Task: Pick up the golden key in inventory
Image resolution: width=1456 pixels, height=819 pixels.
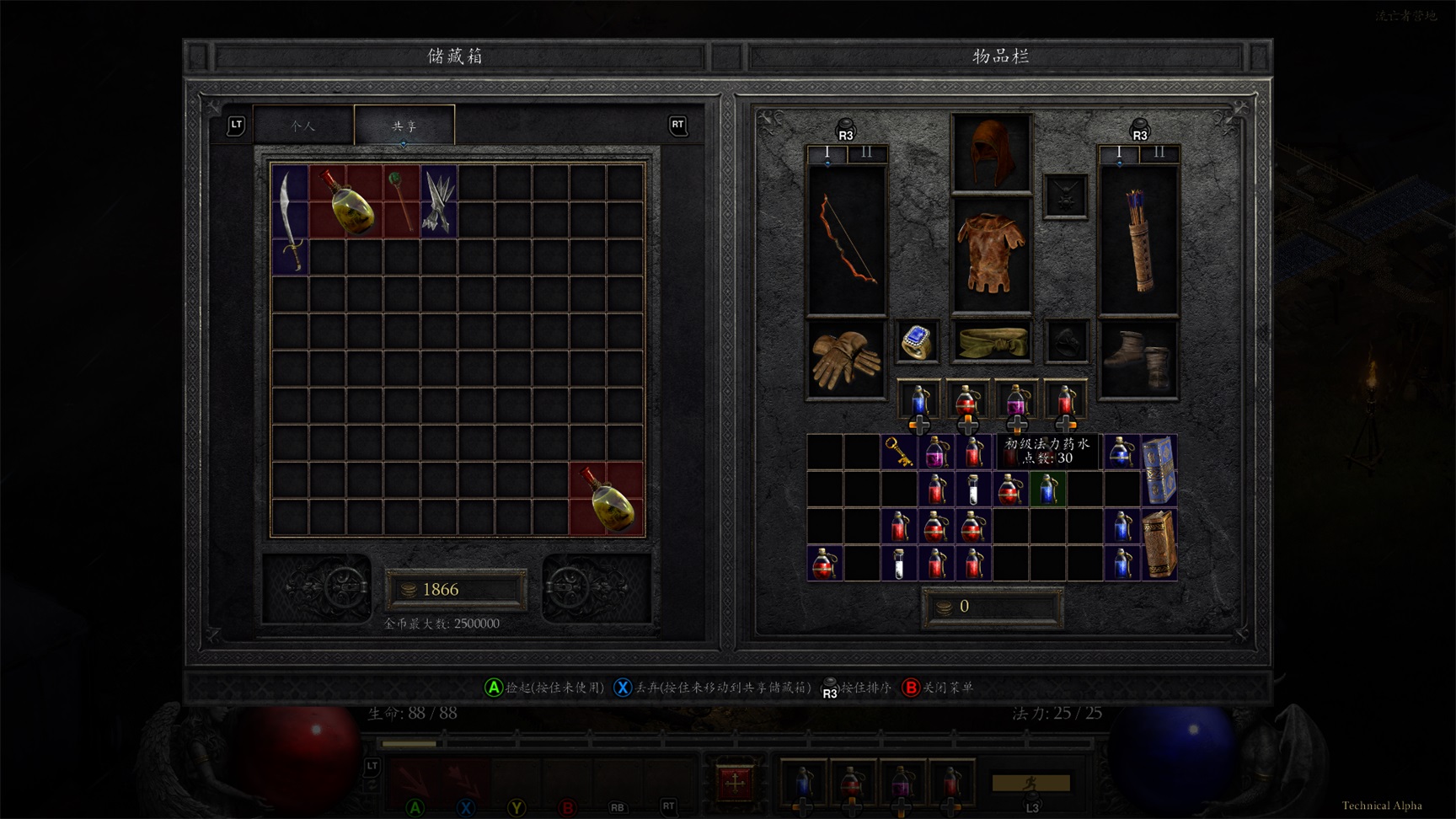Action: [x=899, y=452]
